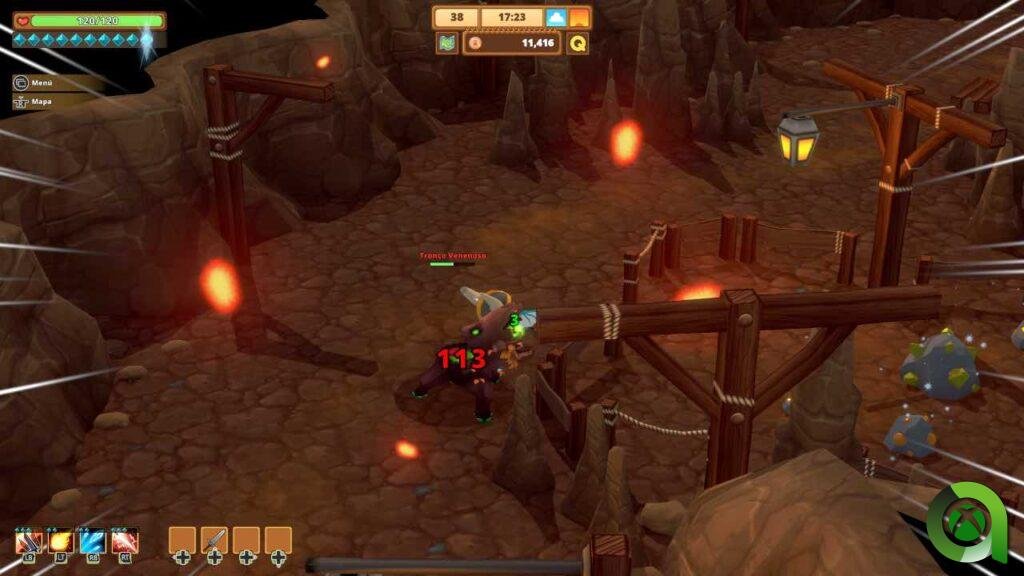The height and width of the screenshot is (576, 1024).
Task: Trigger the red slash skill icon
Action: pyautogui.click(x=124, y=541)
